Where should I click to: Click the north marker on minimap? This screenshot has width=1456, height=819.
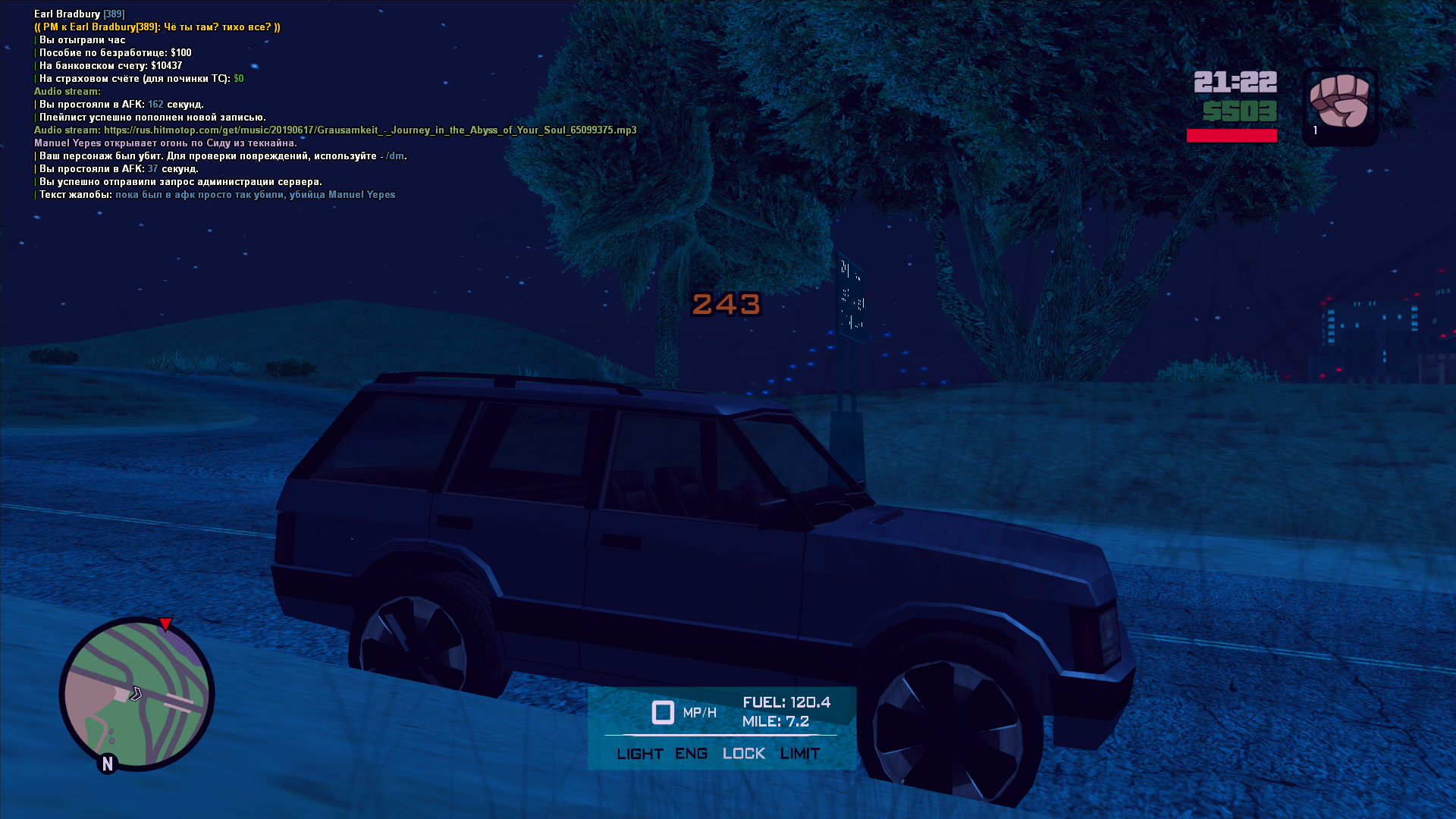click(x=108, y=764)
